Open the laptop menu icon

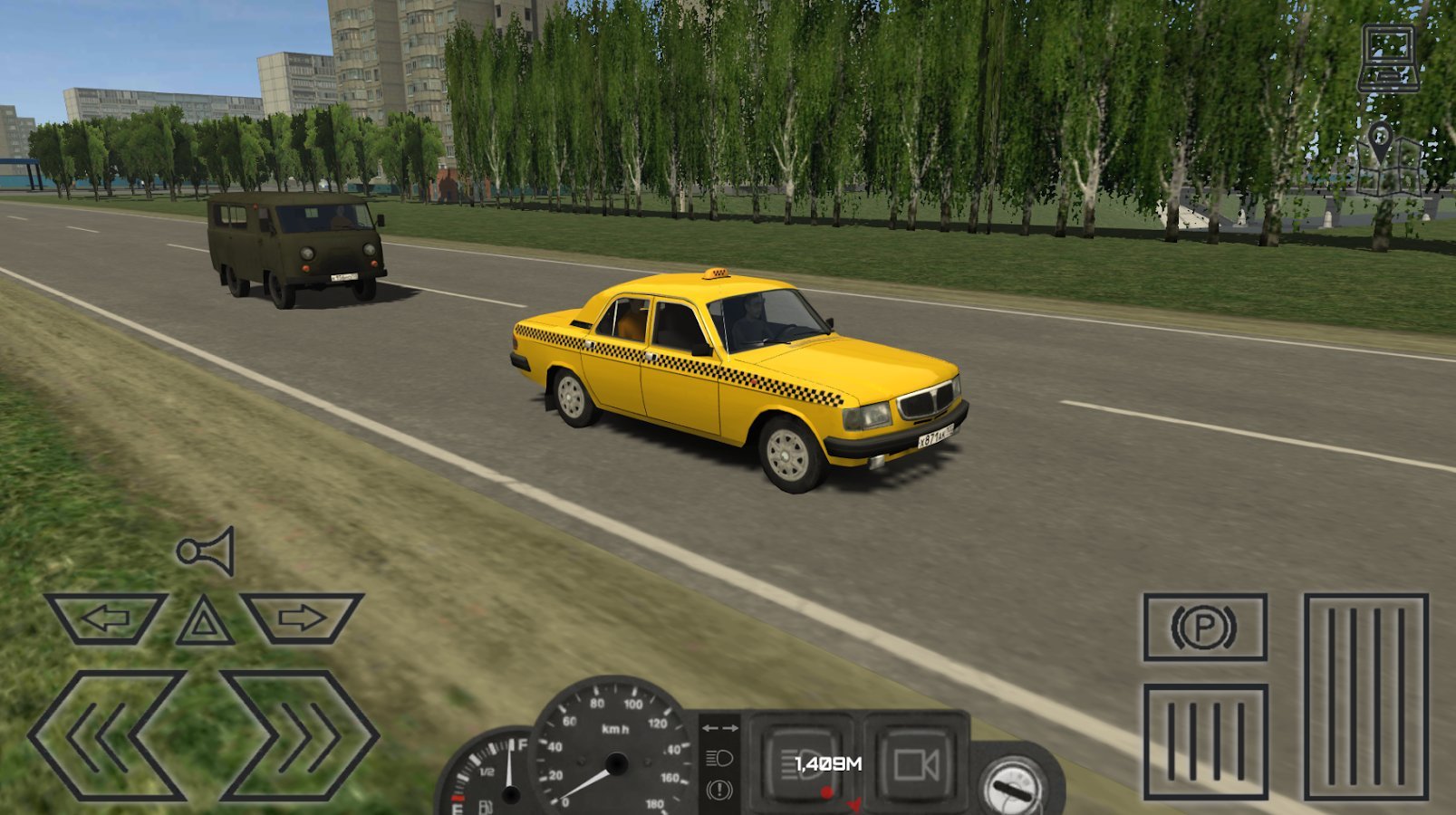click(x=1388, y=59)
